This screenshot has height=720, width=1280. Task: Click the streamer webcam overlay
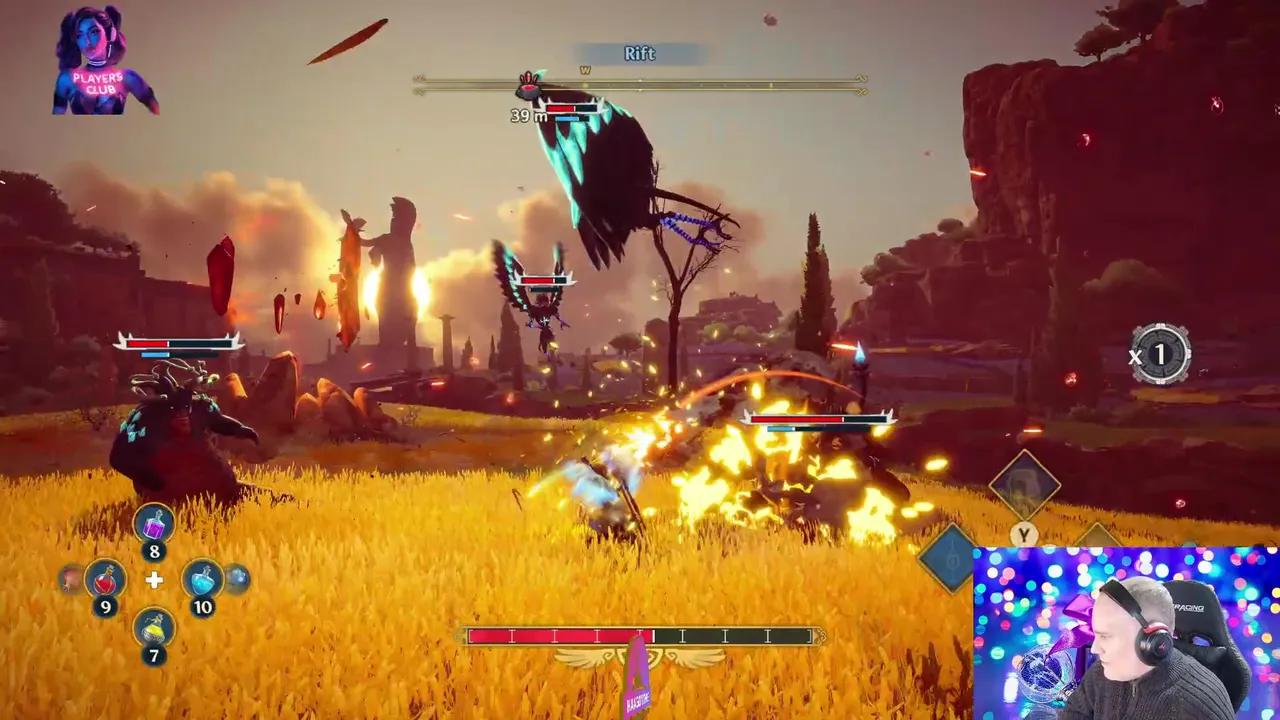[1126, 633]
